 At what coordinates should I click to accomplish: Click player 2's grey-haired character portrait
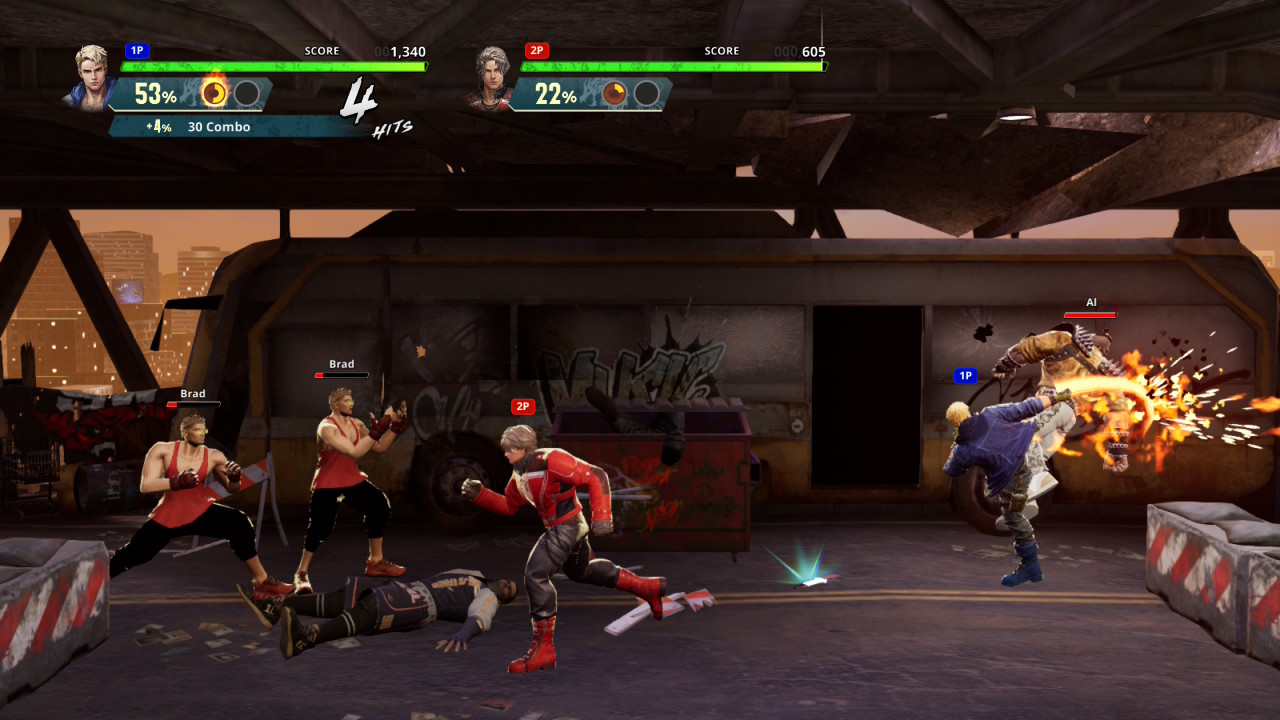click(x=491, y=76)
